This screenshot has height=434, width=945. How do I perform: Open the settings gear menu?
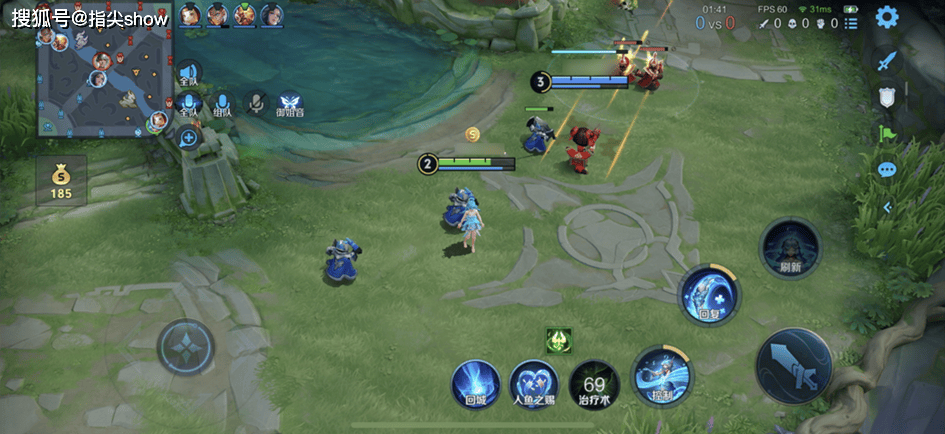886,17
